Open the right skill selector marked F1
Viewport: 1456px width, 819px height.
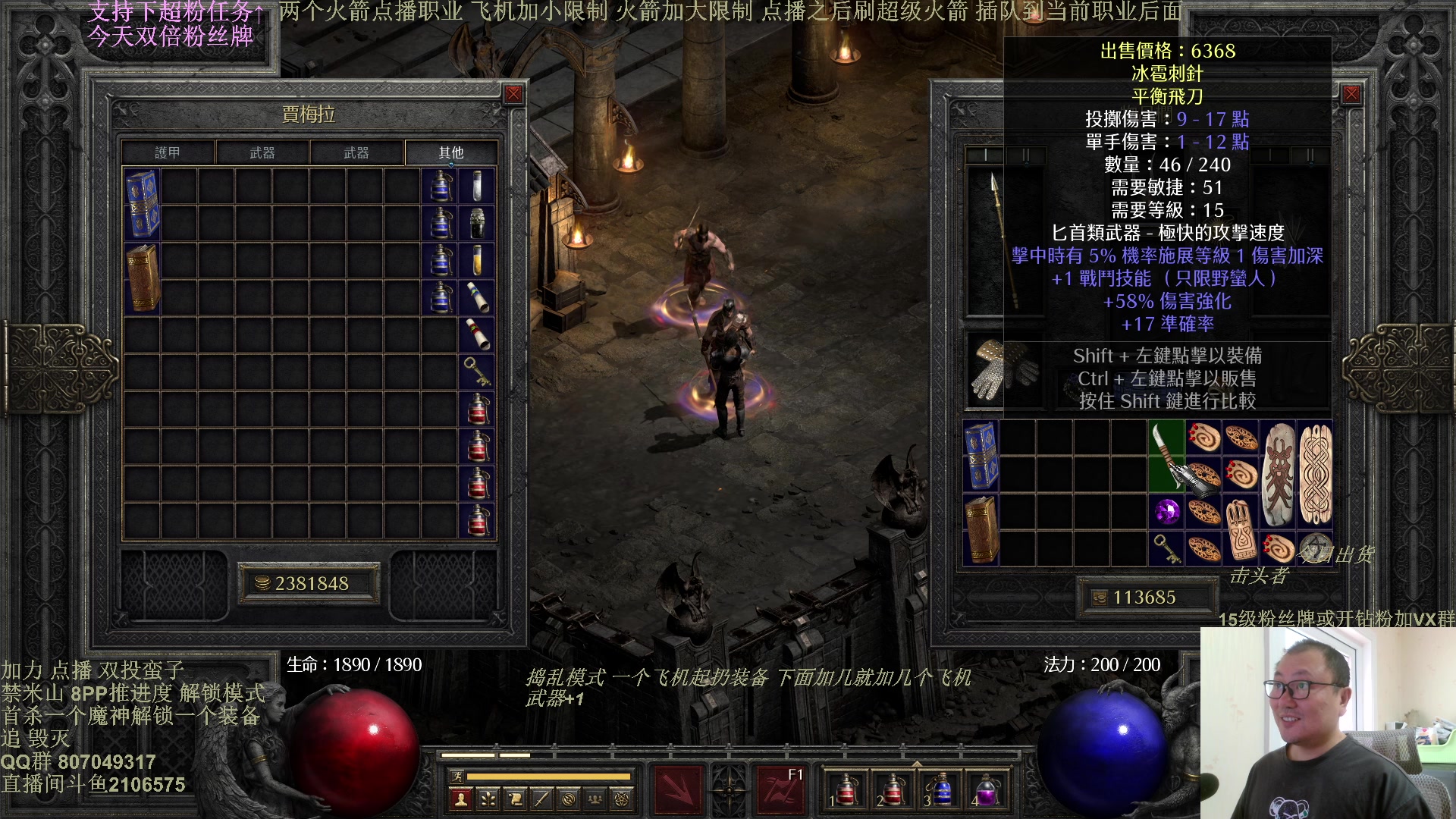[780, 789]
